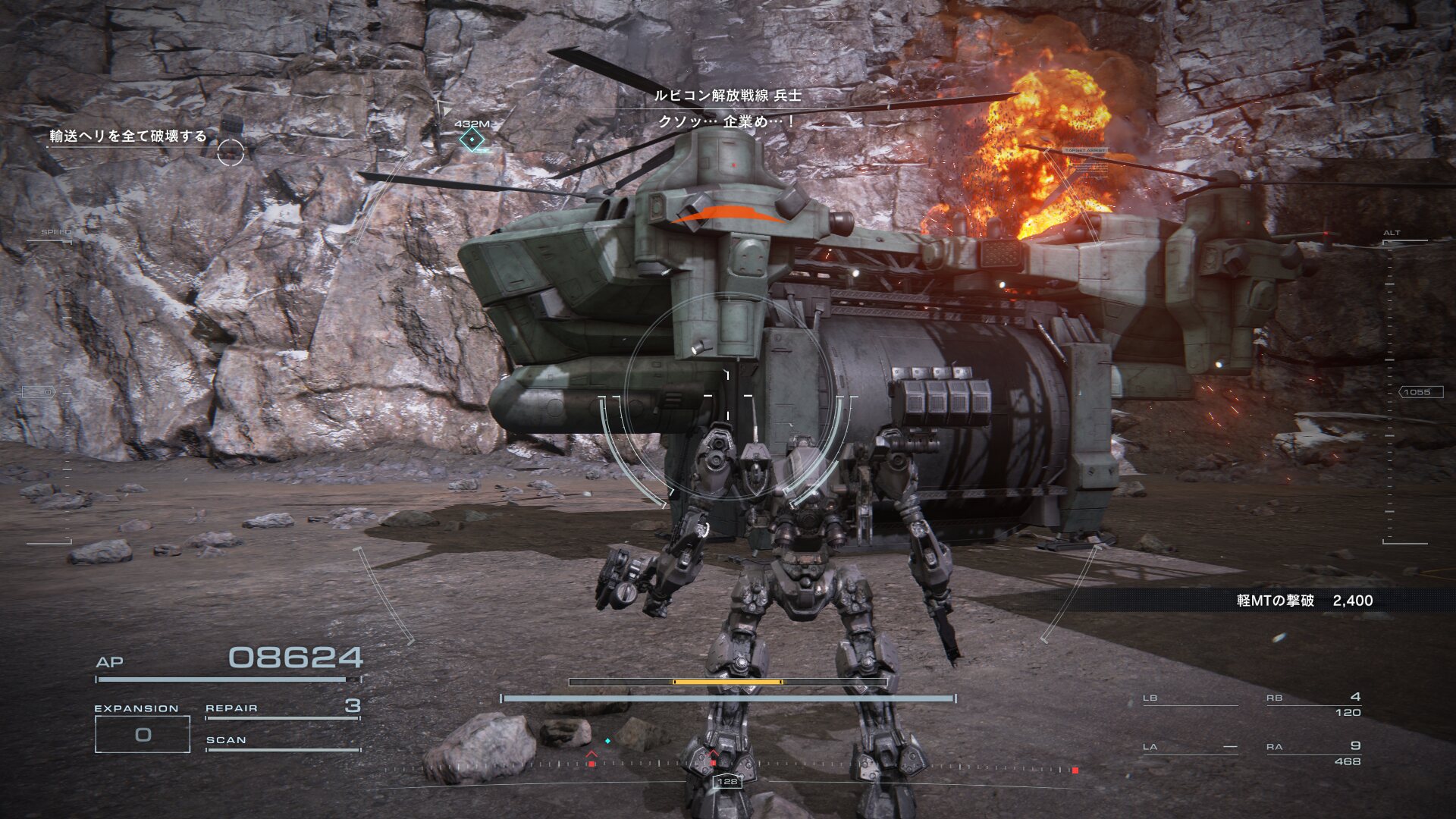Choose the LA arm weapon slot
Image resolution: width=1456 pixels, height=819 pixels.
[x=1189, y=748]
